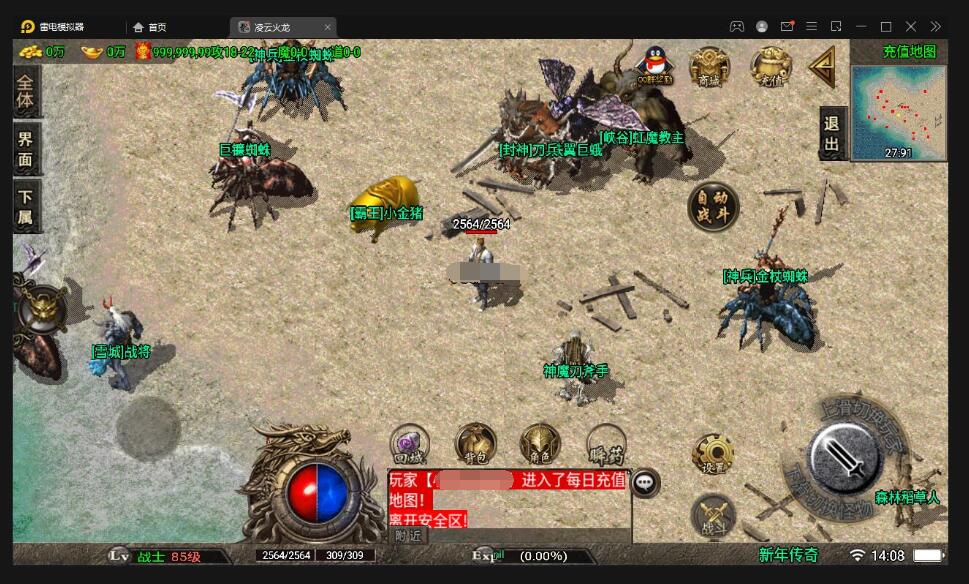Viewport: 969px width, 584px height.
Task: Click the QQ penguin group icon
Action: point(654,65)
